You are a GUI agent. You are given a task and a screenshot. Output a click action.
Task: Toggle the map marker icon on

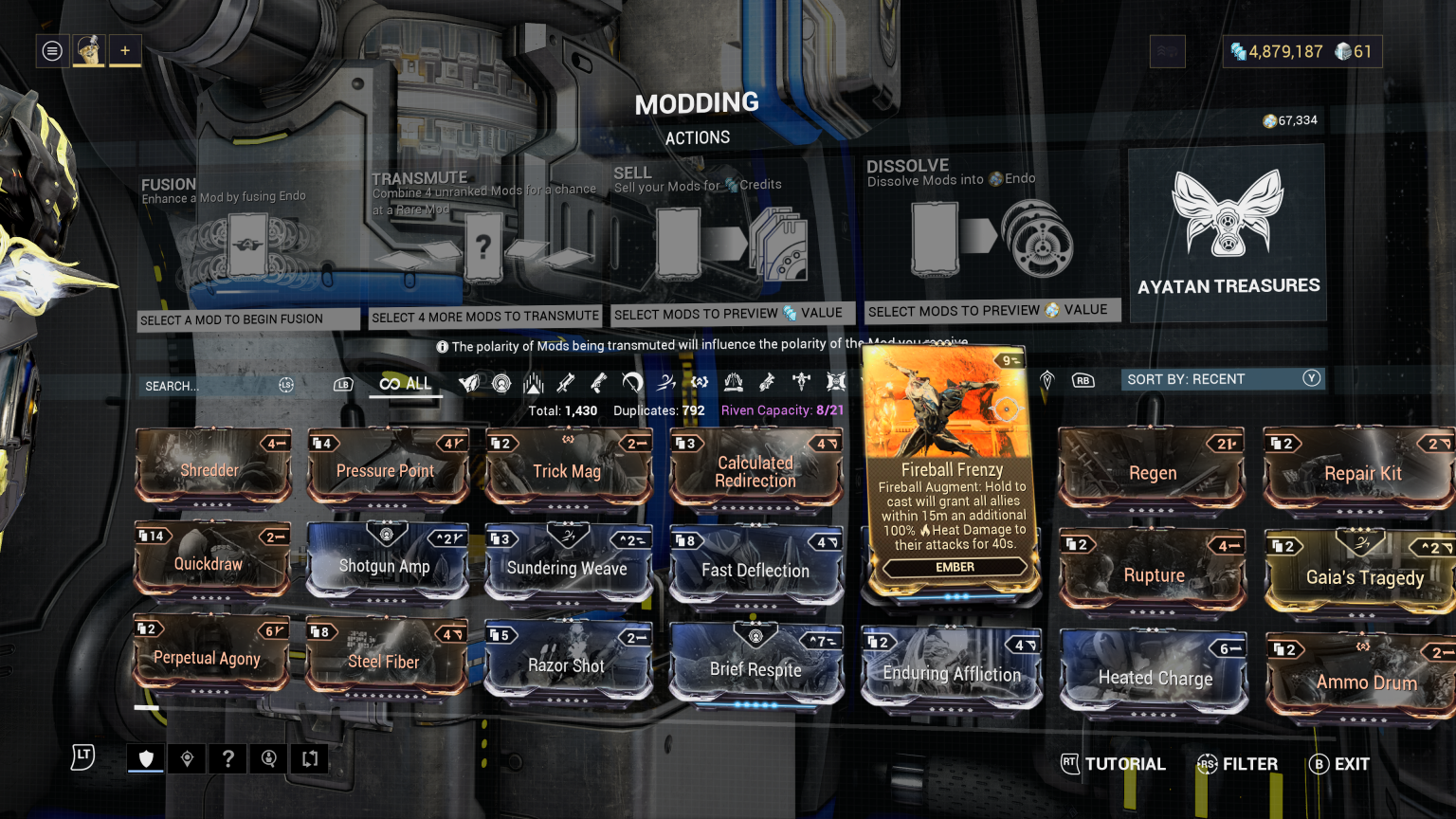click(186, 758)
